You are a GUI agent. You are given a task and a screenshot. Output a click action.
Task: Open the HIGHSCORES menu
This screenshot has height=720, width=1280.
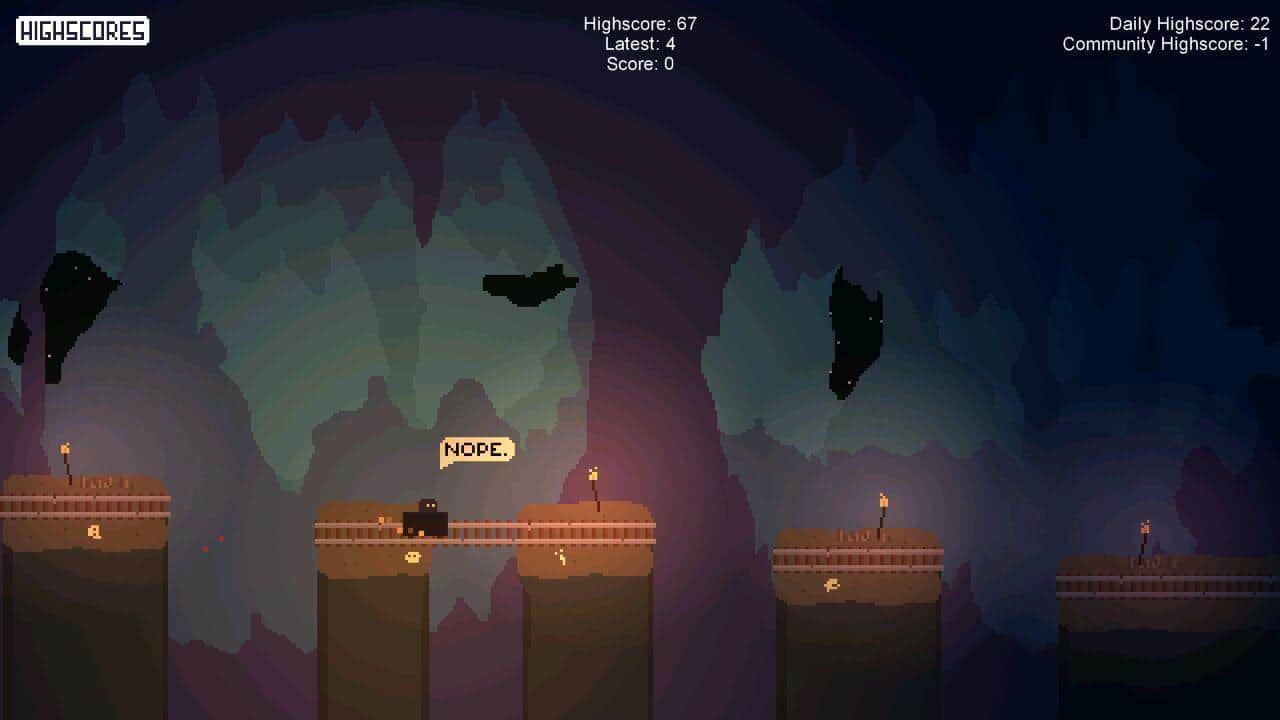[x=82, y=31]
